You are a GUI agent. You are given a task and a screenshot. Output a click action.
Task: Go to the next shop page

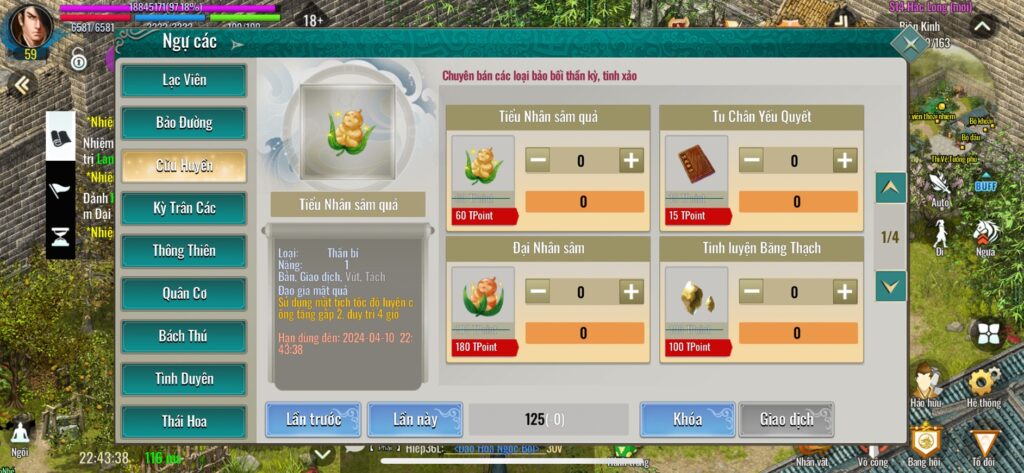[890, 286]
